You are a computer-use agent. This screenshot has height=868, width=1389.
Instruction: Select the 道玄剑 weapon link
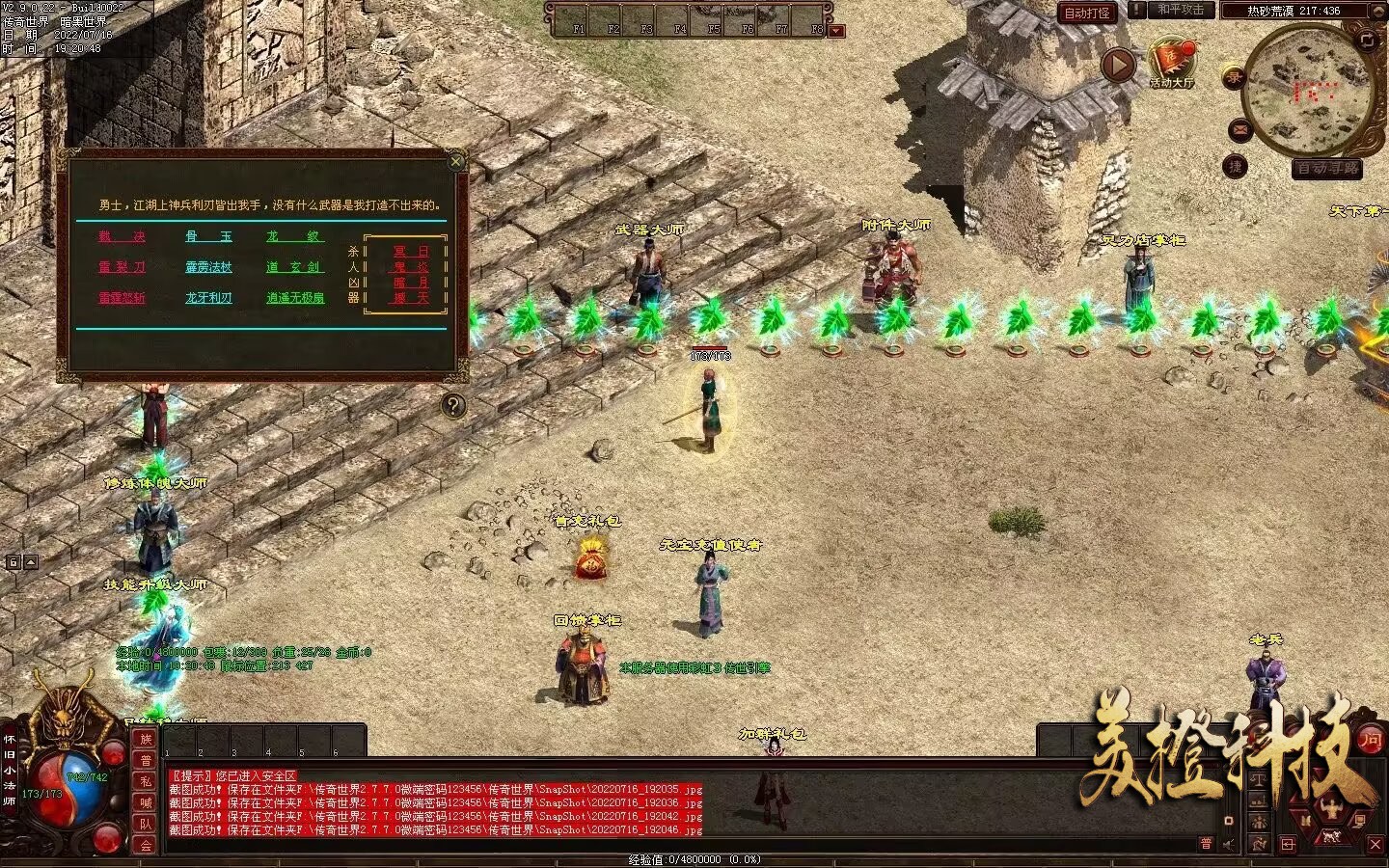click(x=294, y=267)
